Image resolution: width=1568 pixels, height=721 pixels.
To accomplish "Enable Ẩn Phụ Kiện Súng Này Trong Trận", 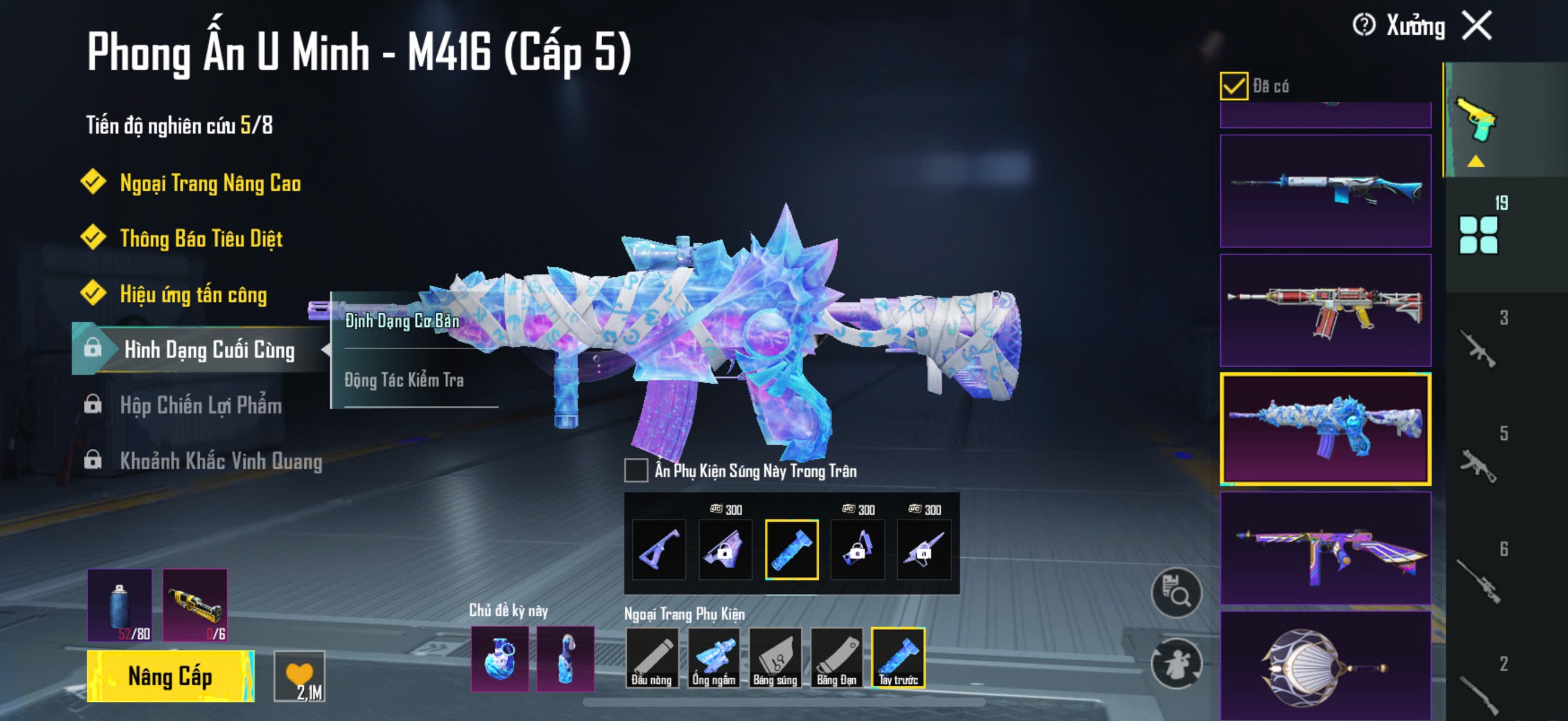I will pyautogui.click(x=636, y=471).
